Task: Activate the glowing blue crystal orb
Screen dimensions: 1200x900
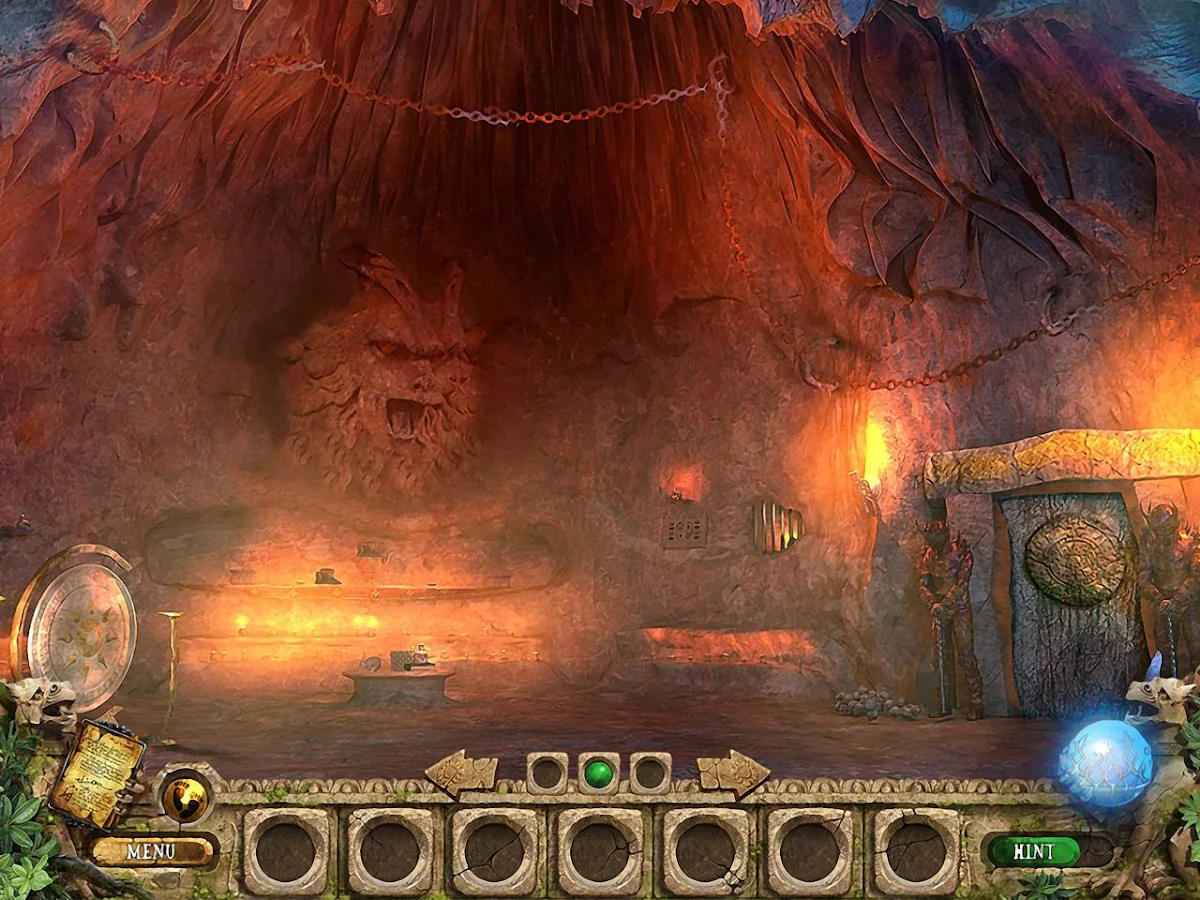Action: [1106, 762]
